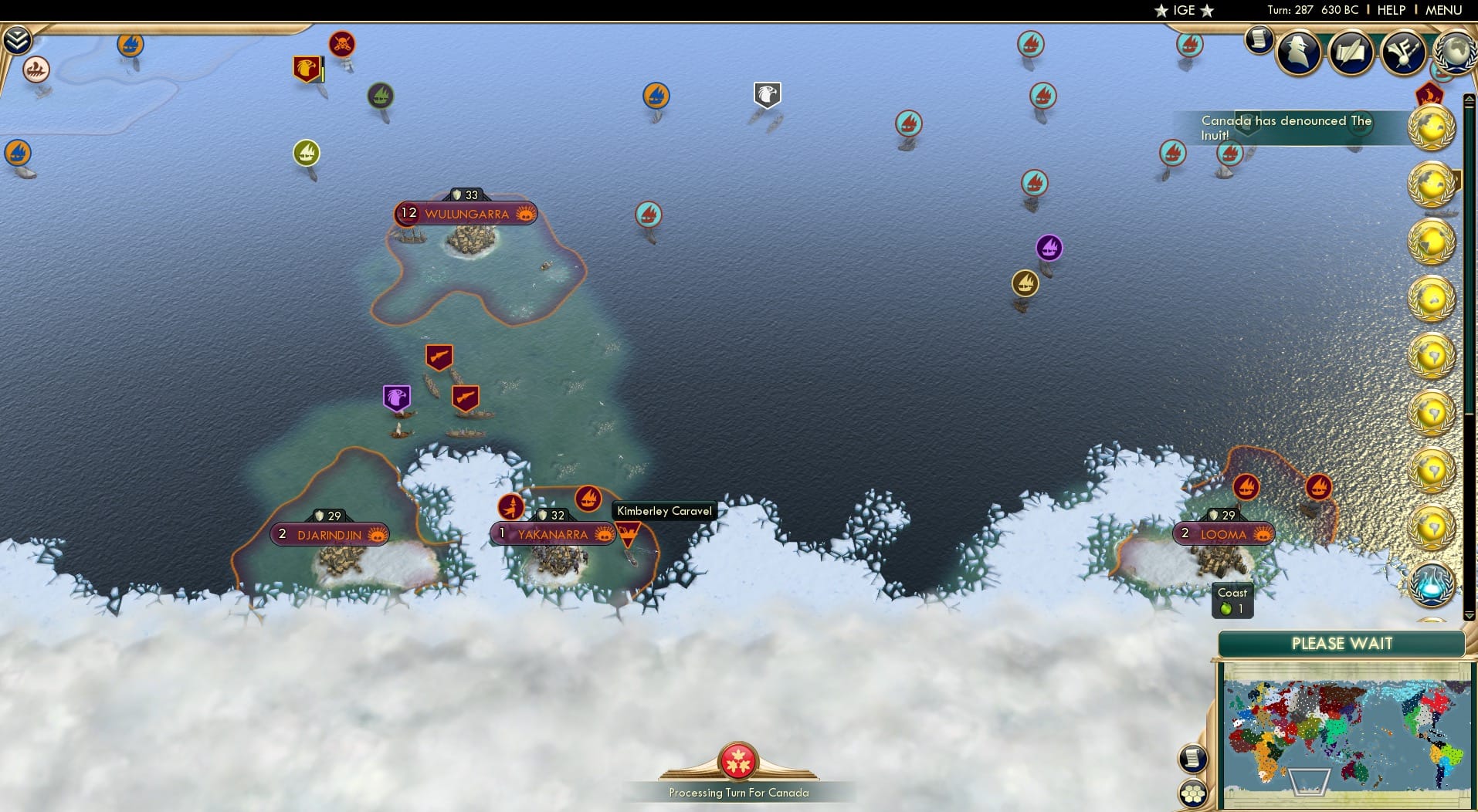1478x812 pixels.
Task: Click the gold boat icon near the purple one
Action: (1025, 283)
